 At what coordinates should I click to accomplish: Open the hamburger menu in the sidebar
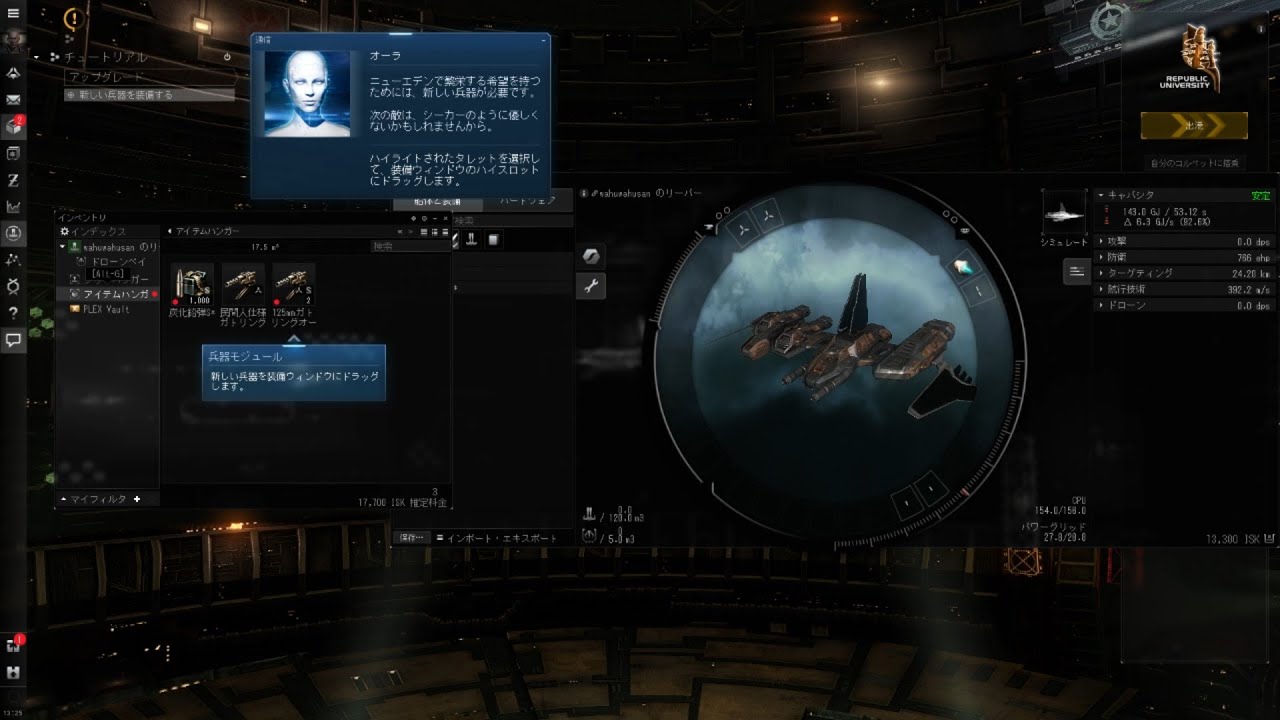[x=14, y=13]
